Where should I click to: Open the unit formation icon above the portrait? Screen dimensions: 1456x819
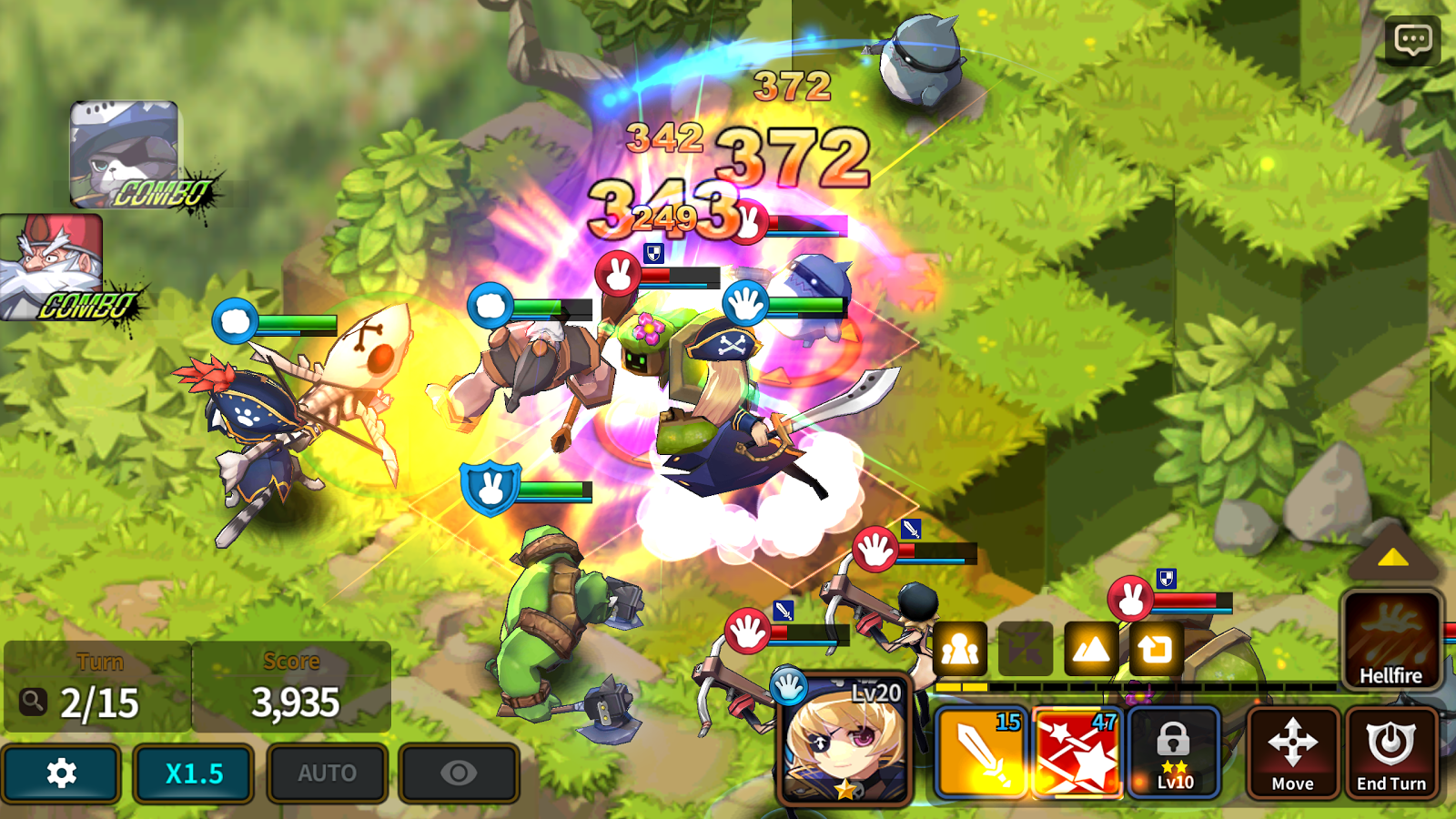click(960, 648)
